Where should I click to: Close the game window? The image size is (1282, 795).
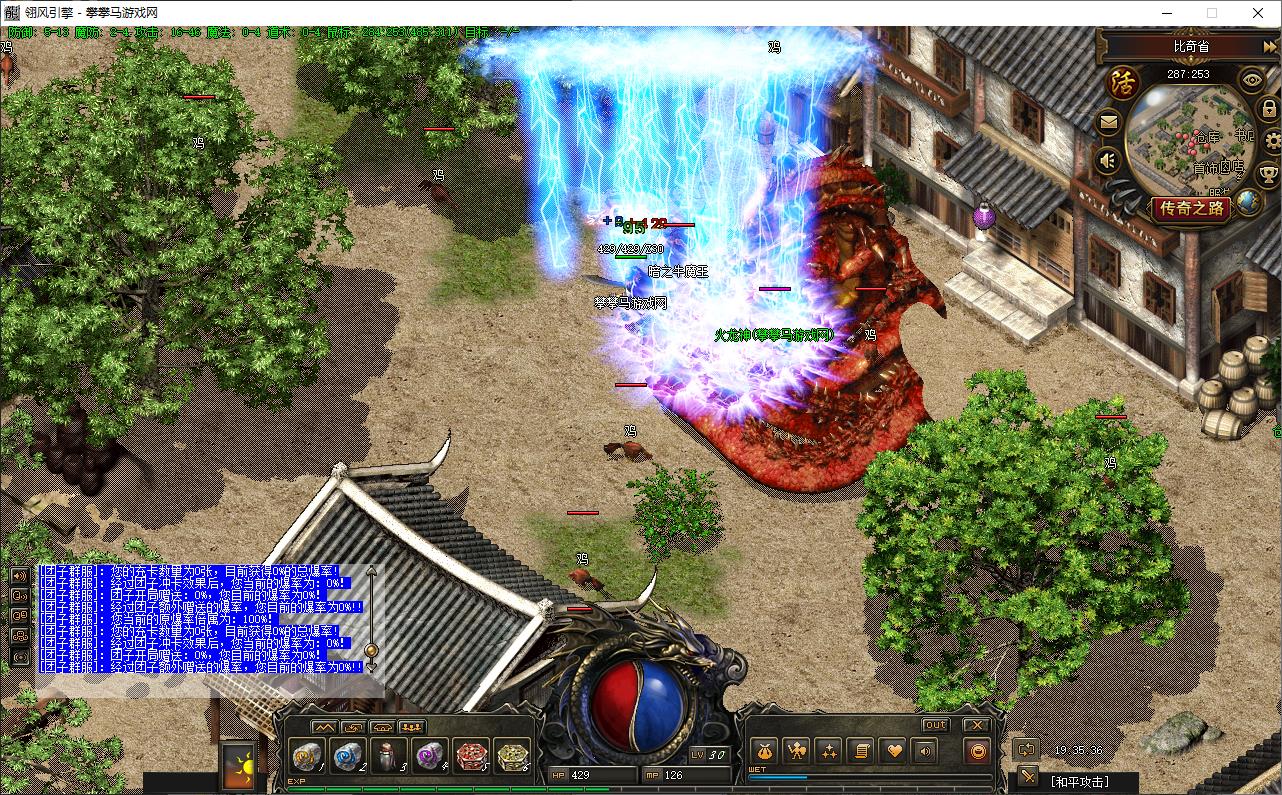click(1258, 13)
